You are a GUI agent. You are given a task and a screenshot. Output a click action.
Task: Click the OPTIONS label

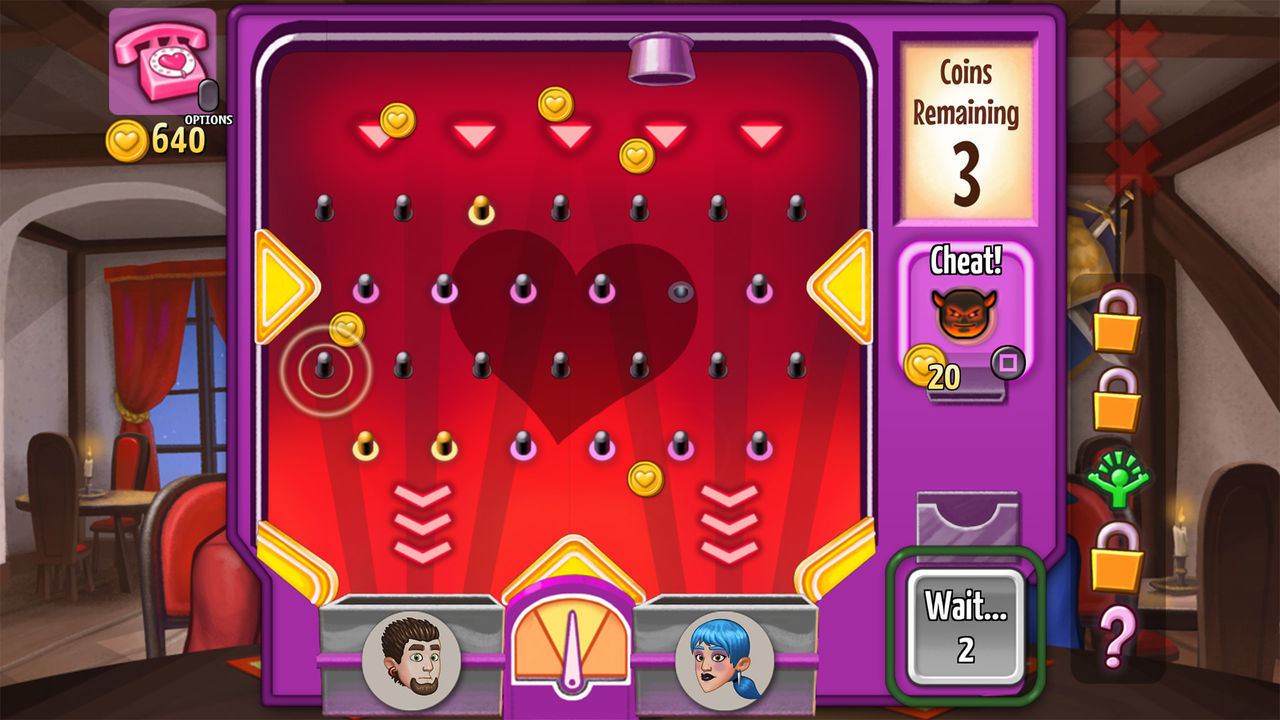pyautogui.click(x=209, y=117)
